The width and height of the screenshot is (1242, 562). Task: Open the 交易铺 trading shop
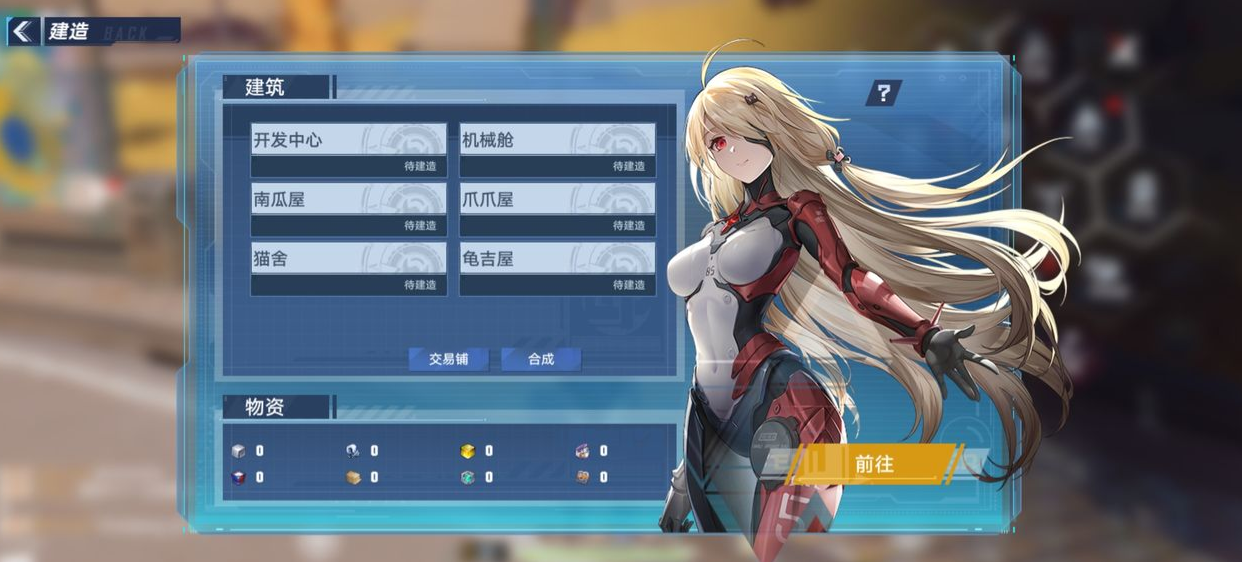tap(449, 359)
